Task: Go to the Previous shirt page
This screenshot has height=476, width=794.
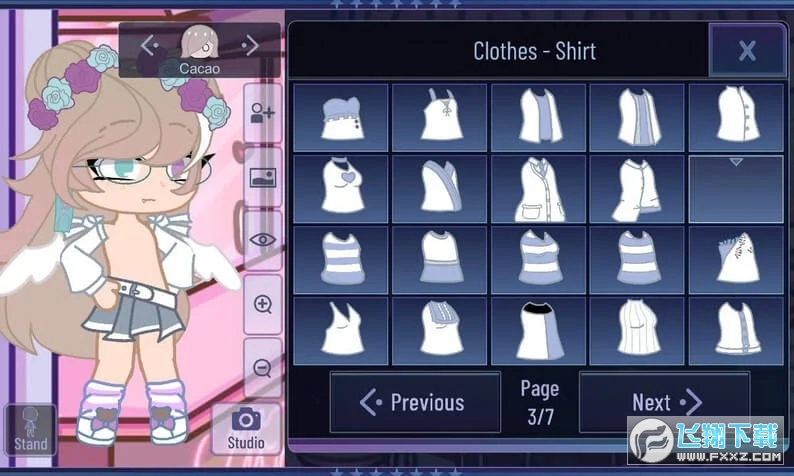Action: (415, 402)
